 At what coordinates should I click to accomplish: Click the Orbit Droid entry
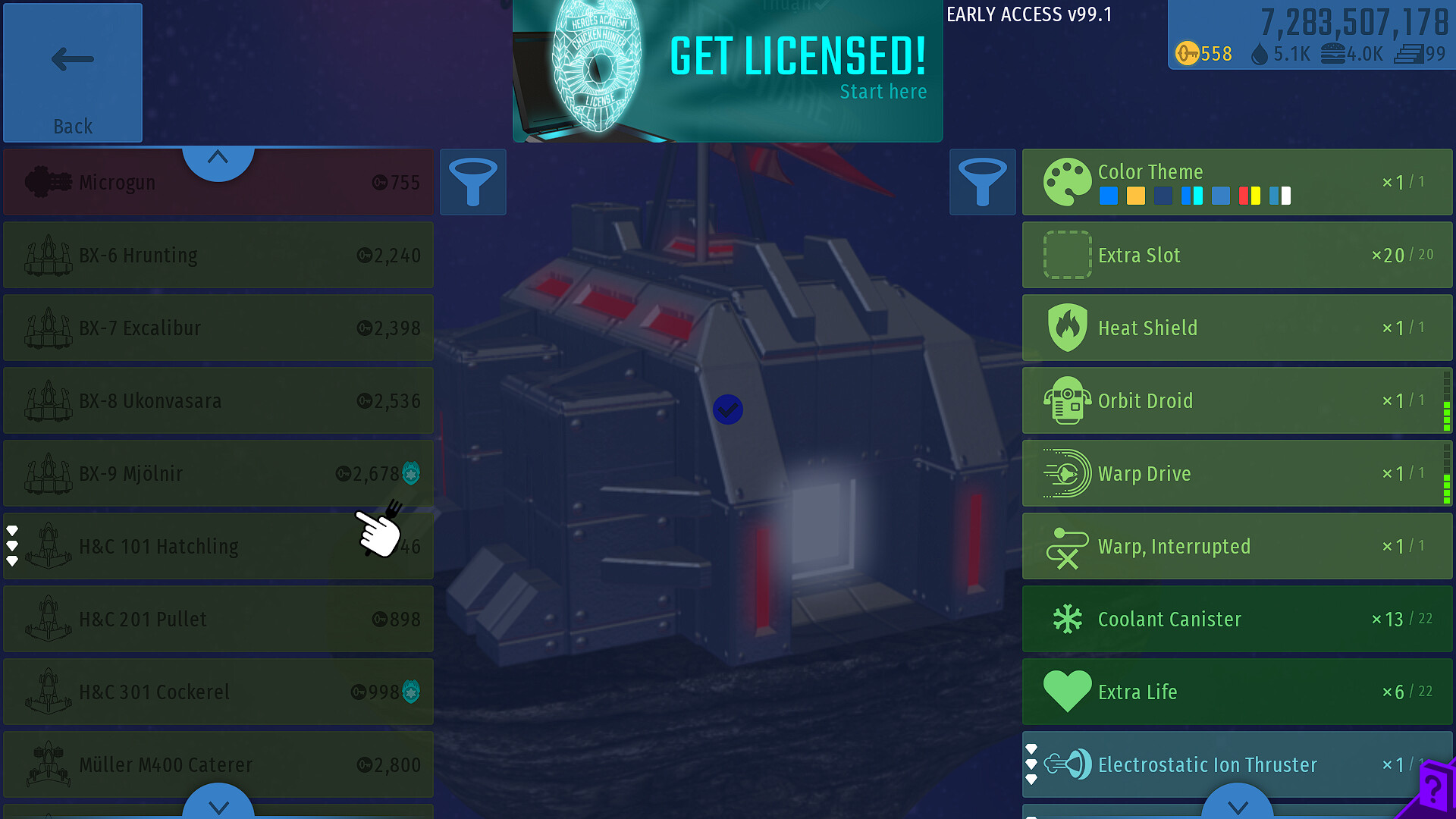[1237, 400]
